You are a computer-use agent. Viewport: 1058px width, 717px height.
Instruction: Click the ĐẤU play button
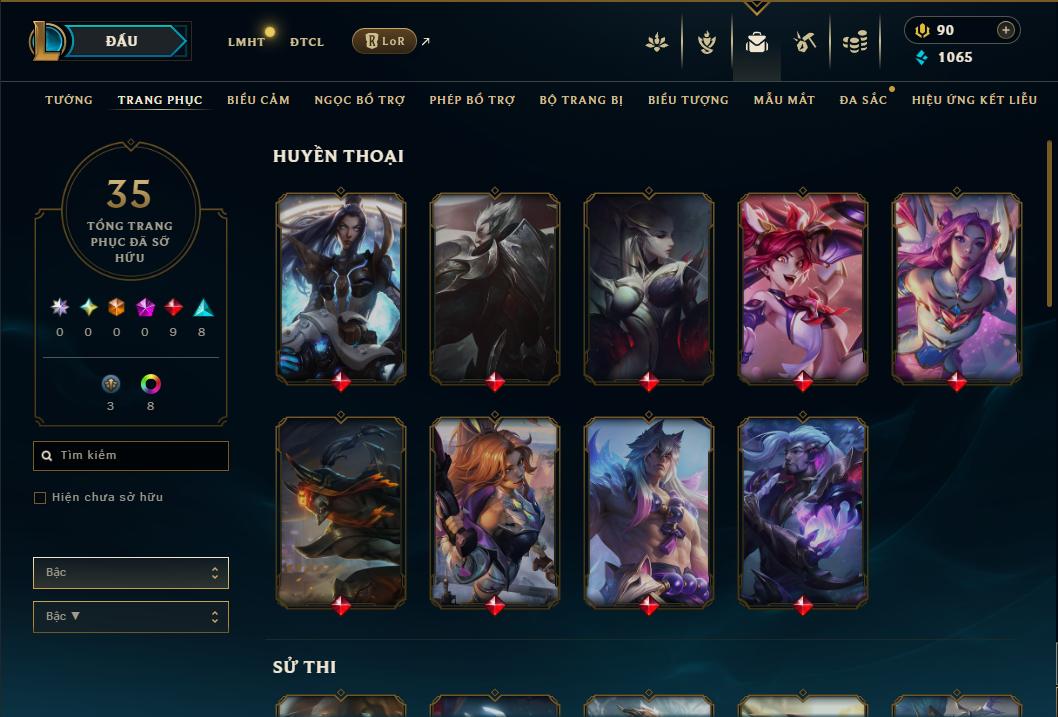(x=122, y=41)
